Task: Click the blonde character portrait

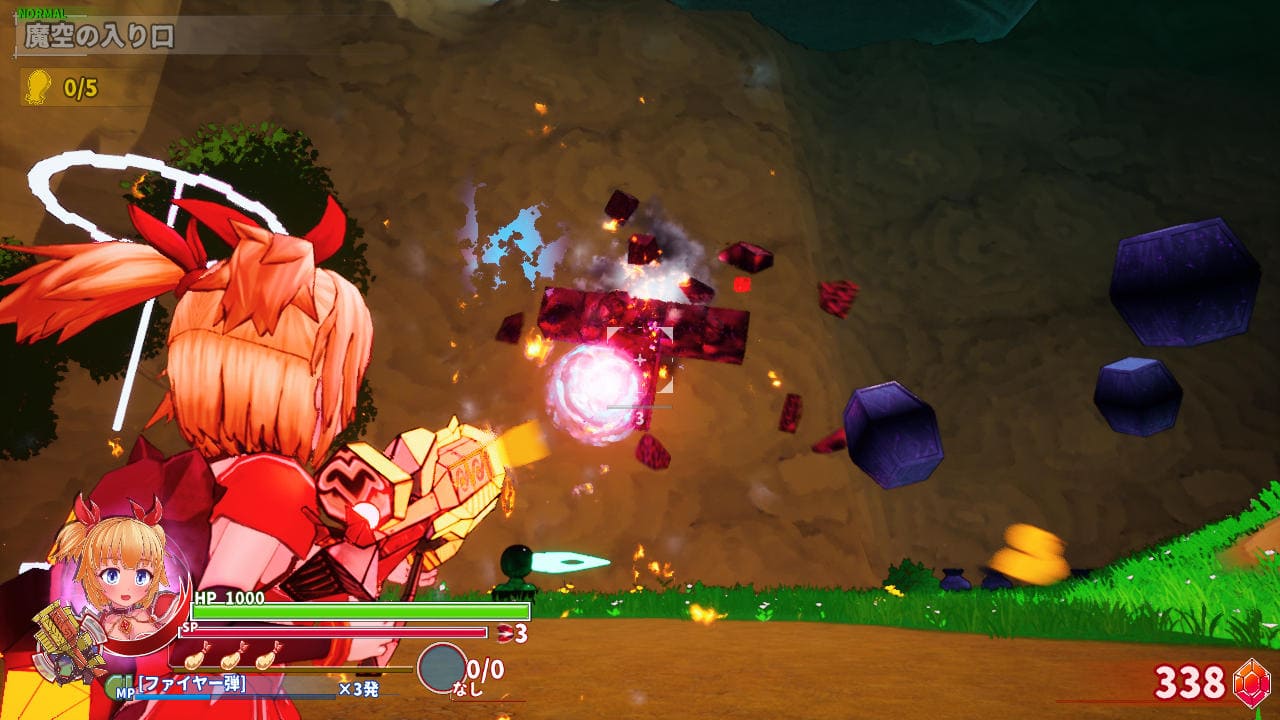Action: pyautogui.click(x=112, y=575)
